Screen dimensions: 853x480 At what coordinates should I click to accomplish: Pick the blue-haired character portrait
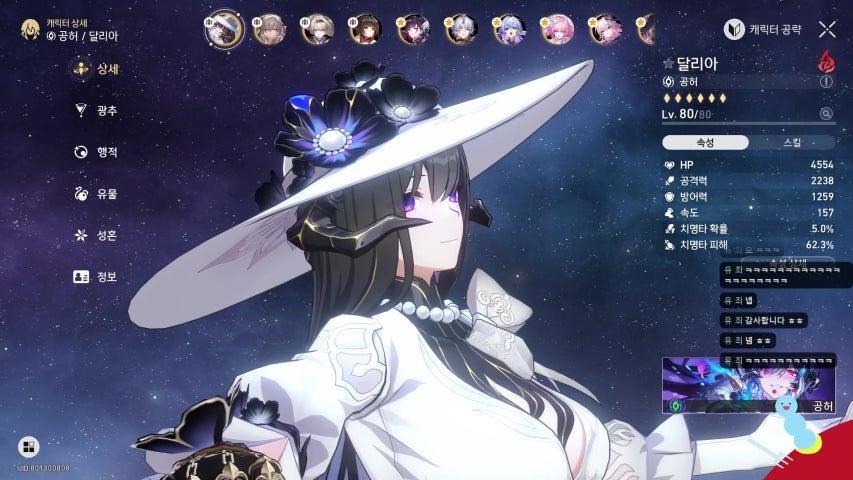coord(507,30)
